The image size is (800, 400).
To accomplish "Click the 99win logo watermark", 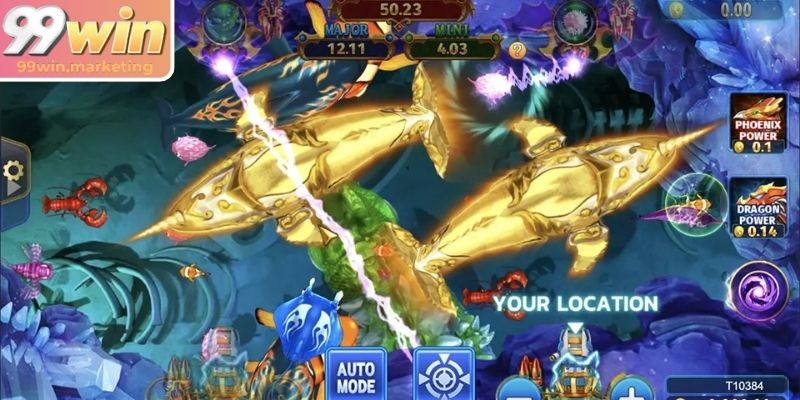I will tap(85, 38).
